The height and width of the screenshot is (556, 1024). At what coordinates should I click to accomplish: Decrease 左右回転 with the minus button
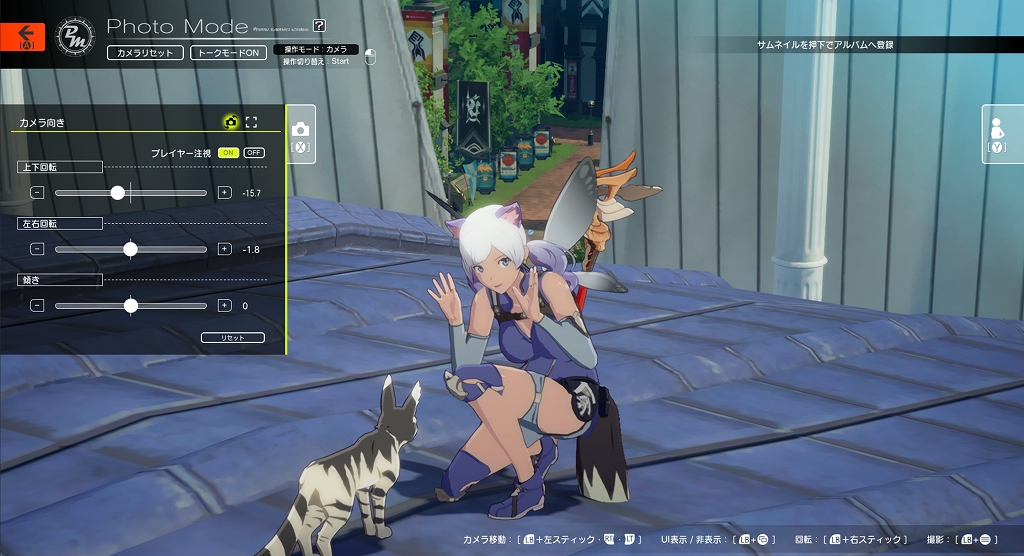[37, 249]
